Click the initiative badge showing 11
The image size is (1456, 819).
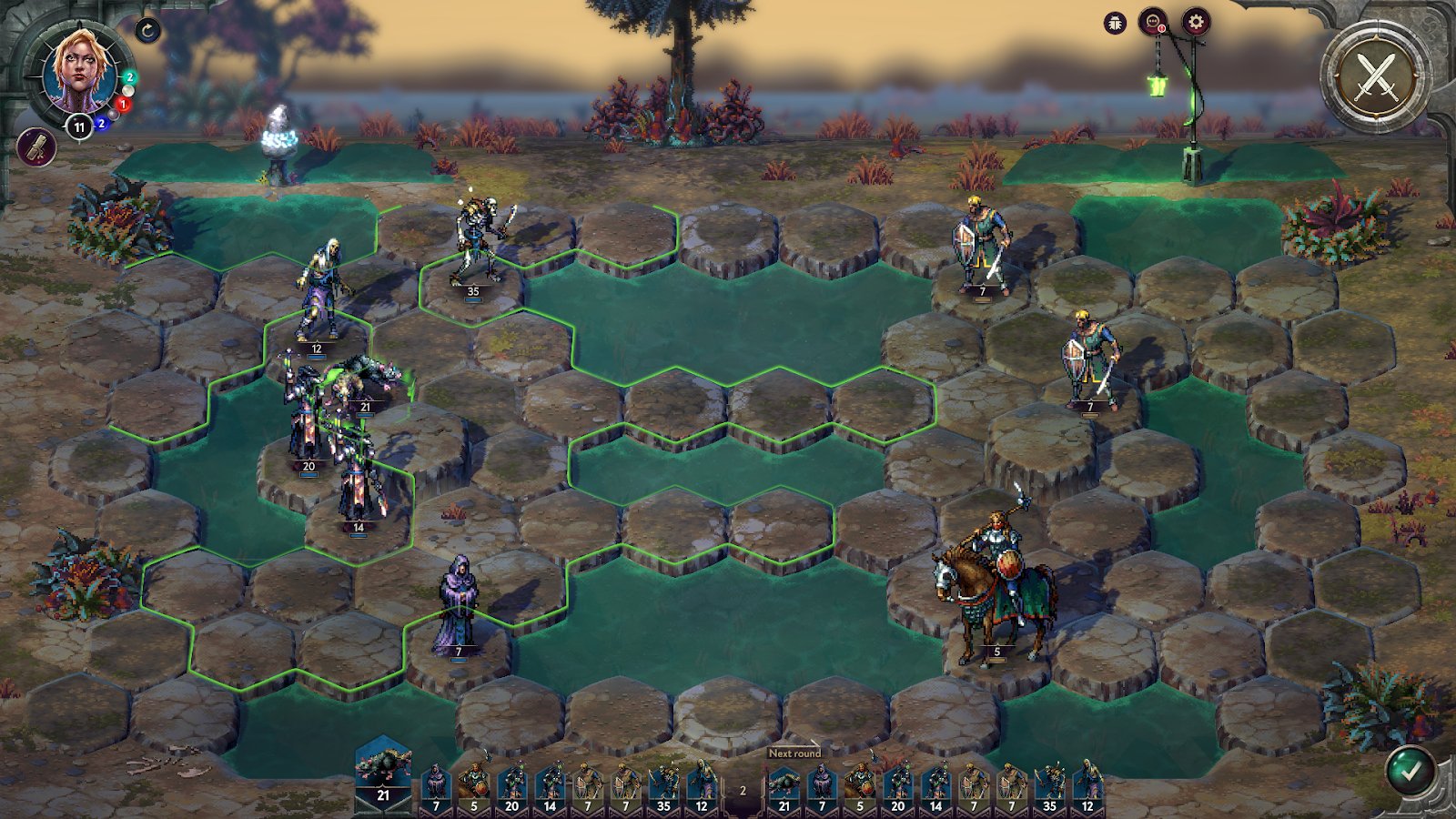pyautogui.click(x=79, y=125)
